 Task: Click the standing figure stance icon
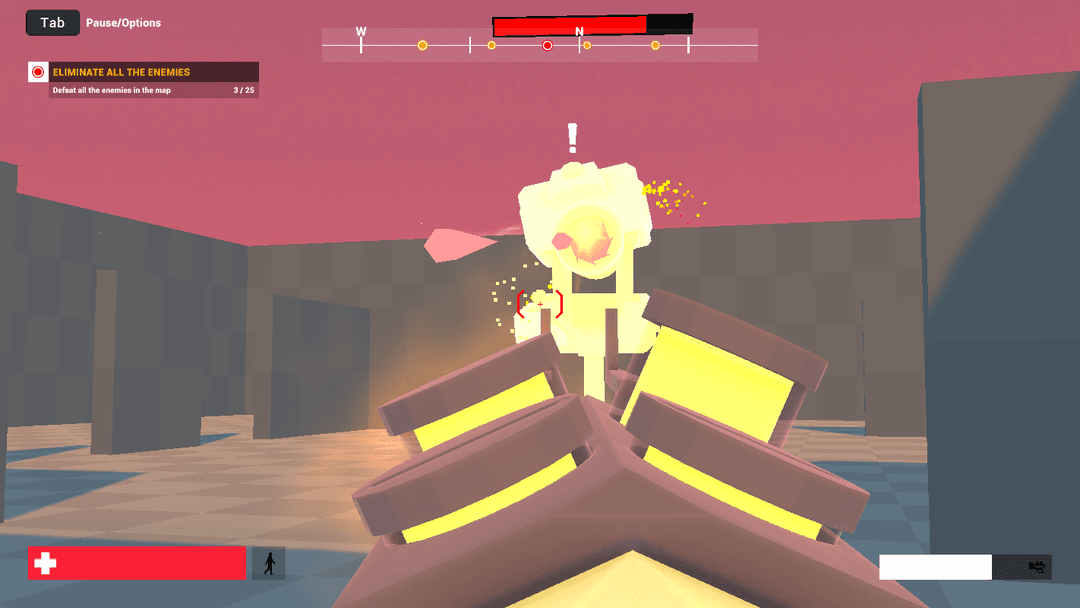(268, 563)
